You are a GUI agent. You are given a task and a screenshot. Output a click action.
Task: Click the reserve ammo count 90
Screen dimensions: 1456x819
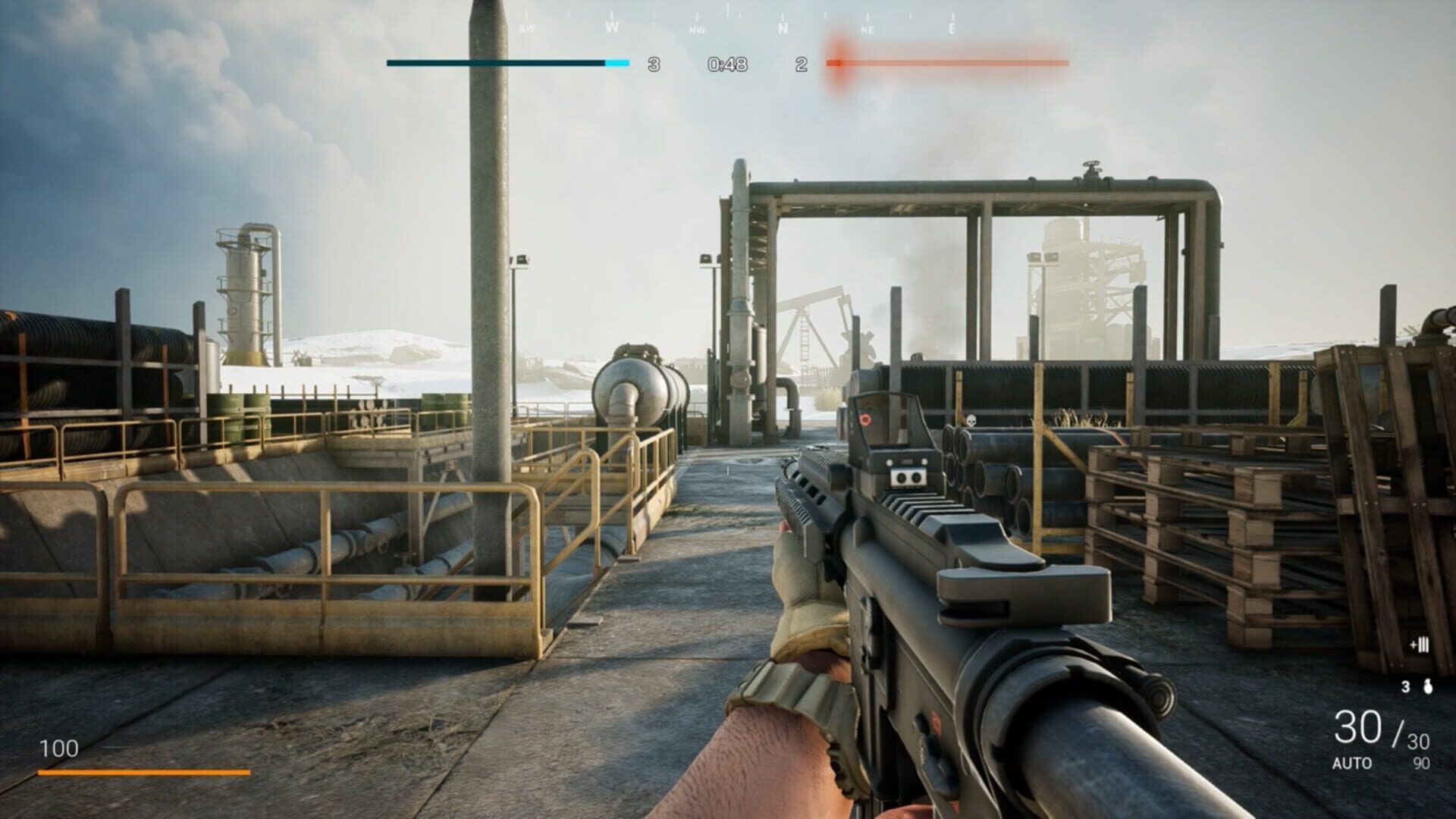1421,761
